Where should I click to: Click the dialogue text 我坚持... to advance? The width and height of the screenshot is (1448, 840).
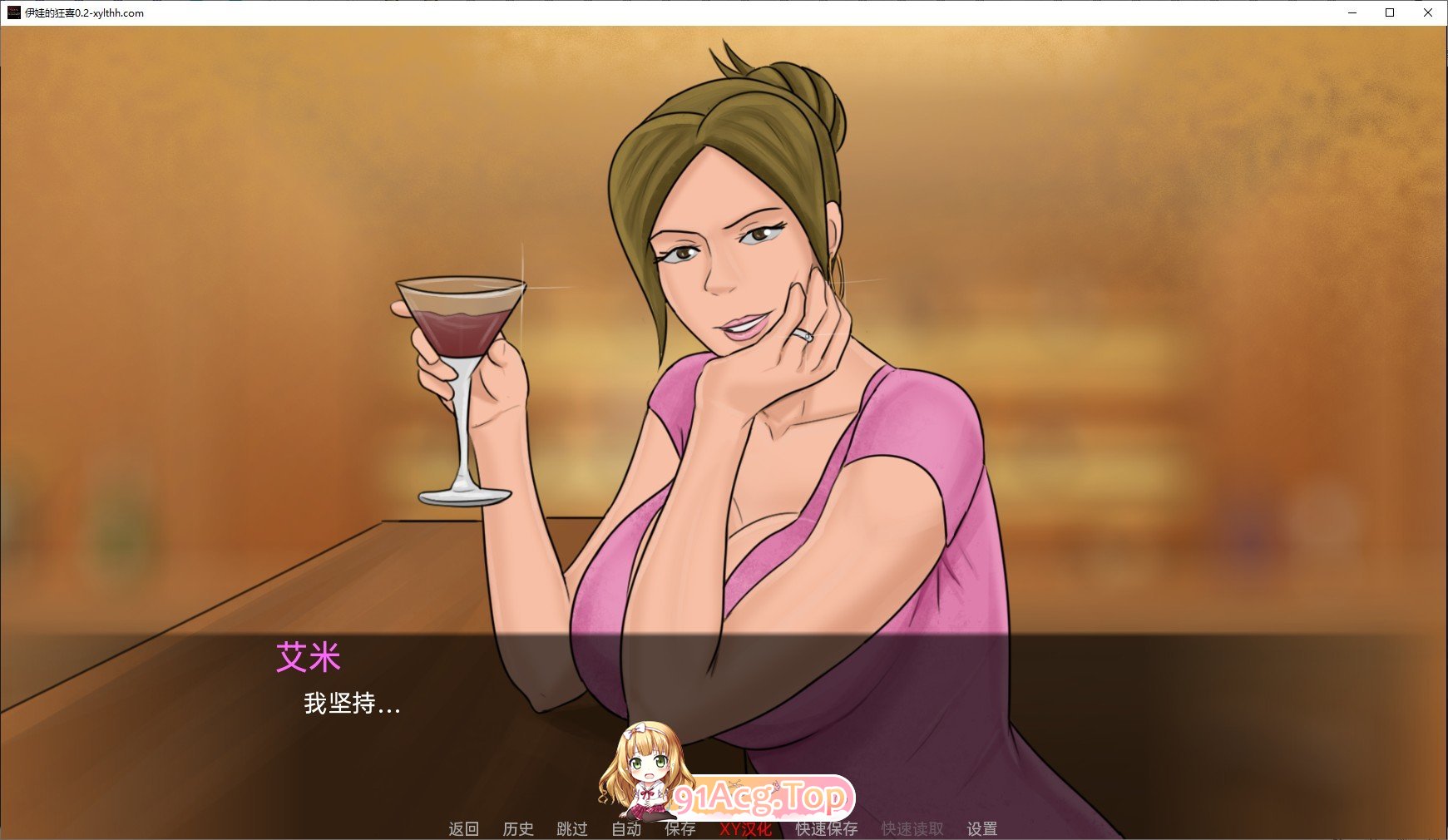click(349, 705)
